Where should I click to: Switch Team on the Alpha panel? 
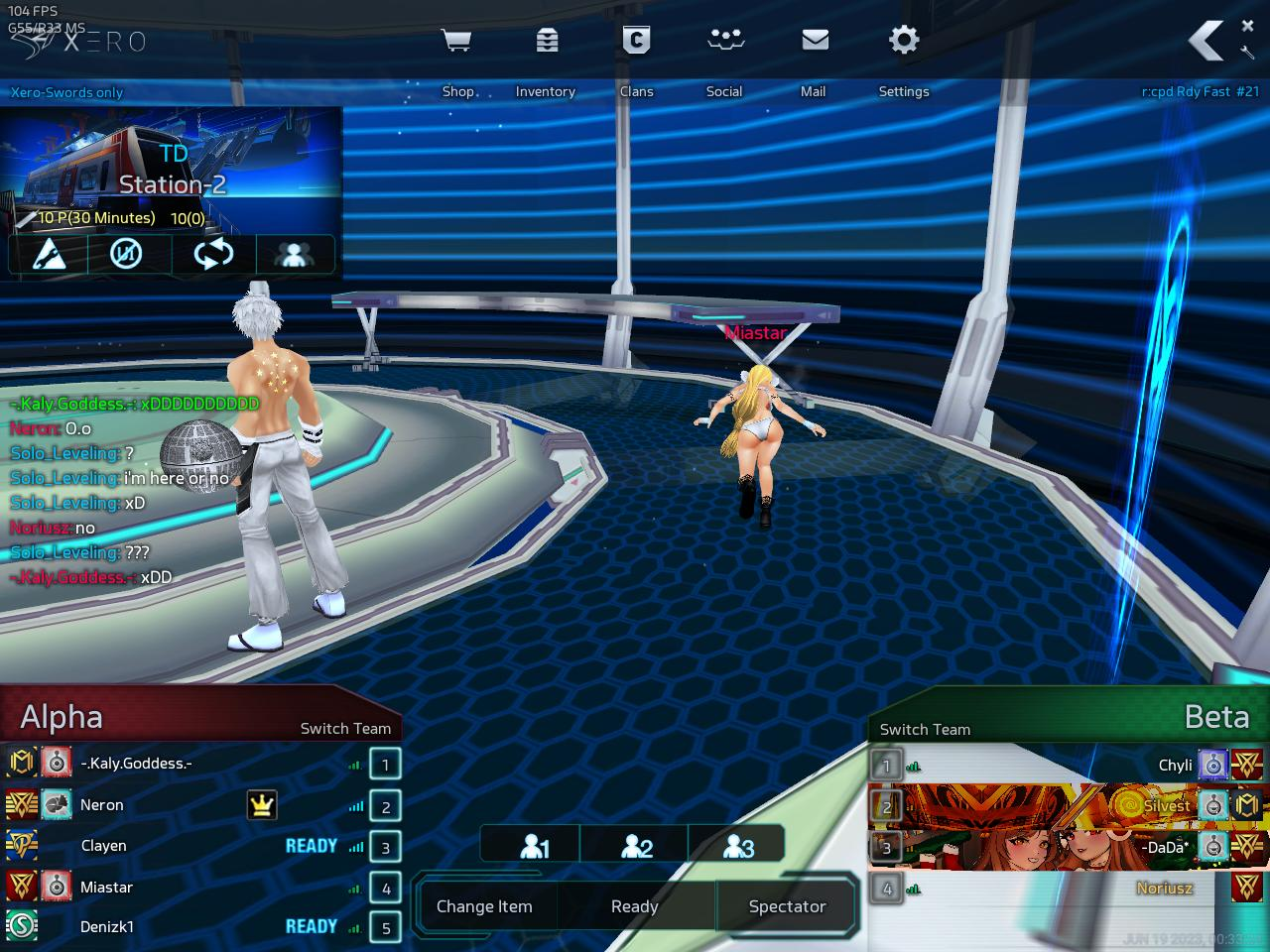(345, 728)
